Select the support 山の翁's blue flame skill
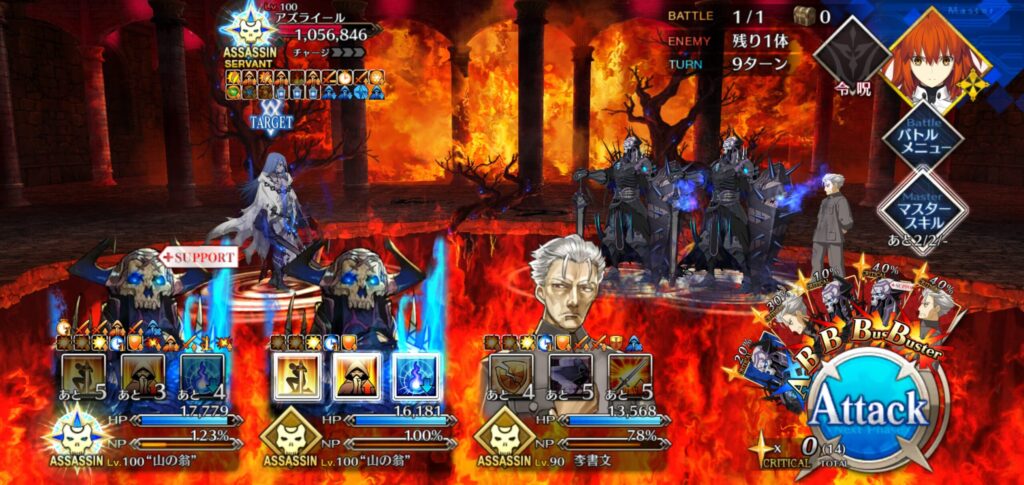Image resolution: width=1024 pixels, height=485 pixels. click(202, 376)
